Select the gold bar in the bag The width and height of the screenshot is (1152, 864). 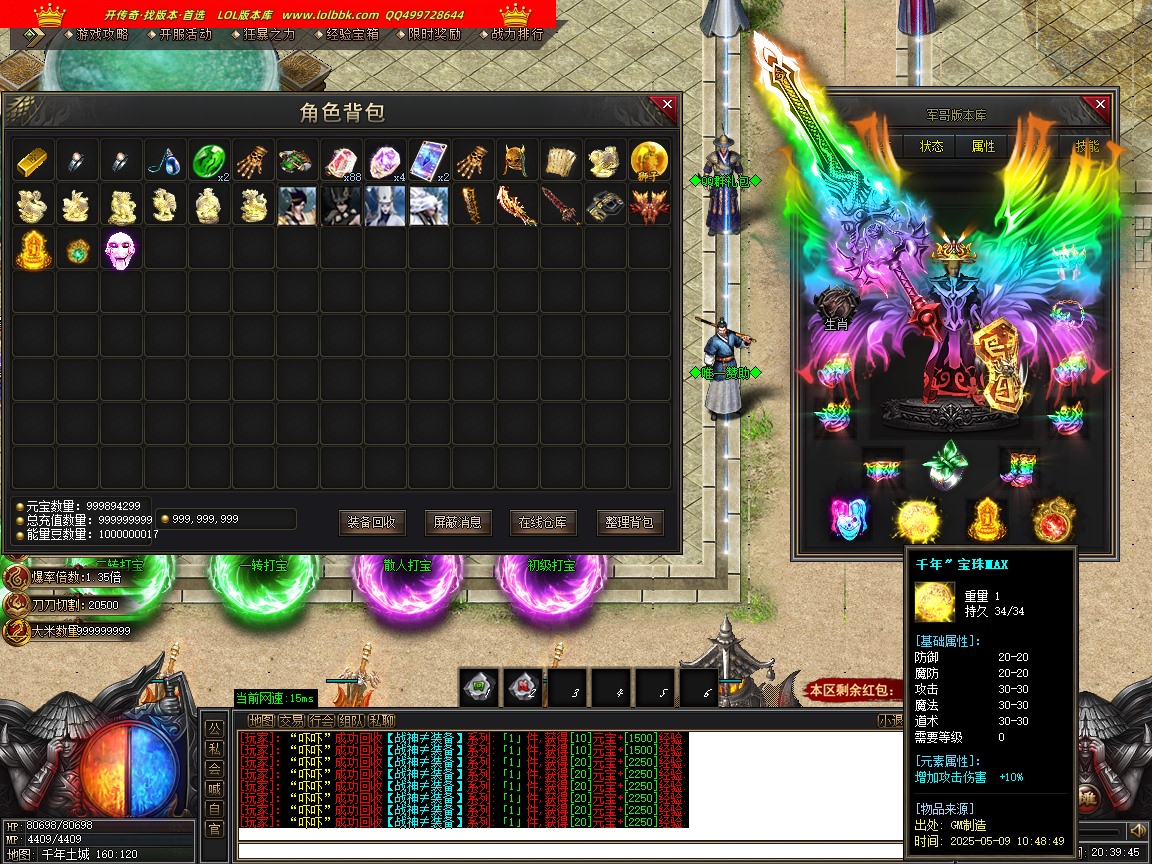pyautogui.click(x=32, y=161)
